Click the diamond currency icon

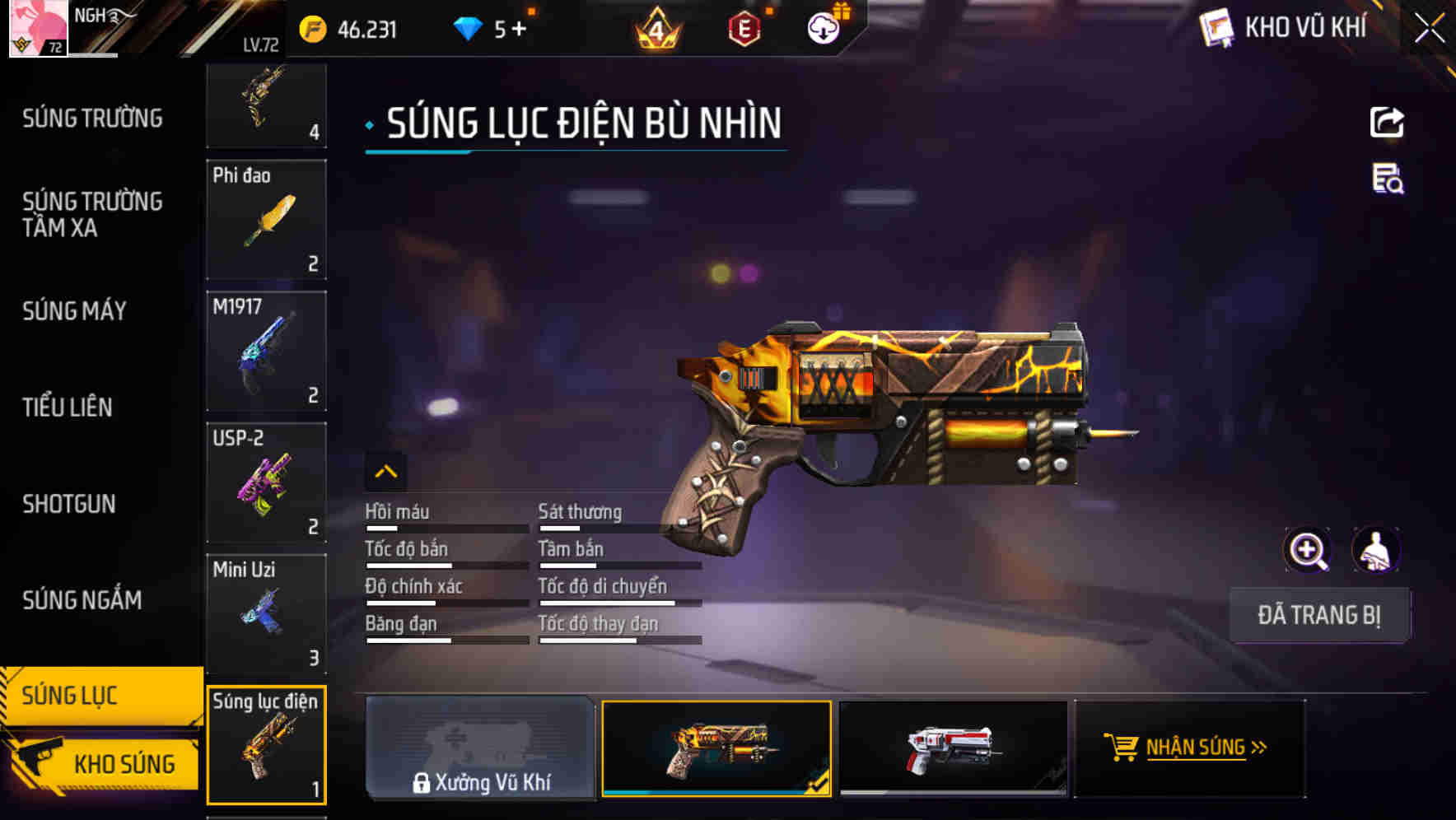pos(467,28)
